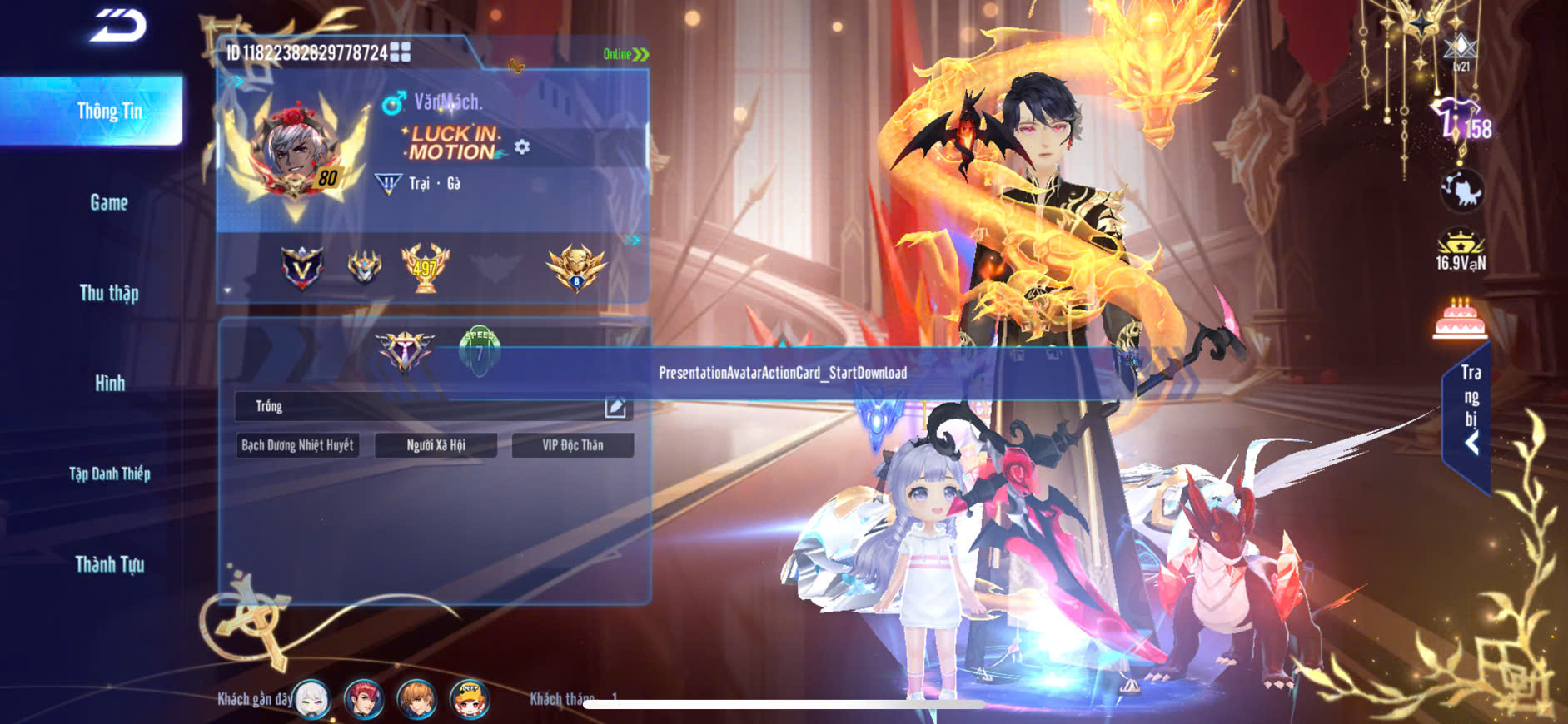This screenshot has height=724, width=1568.
Task: Open the white-haired recent visitor avatar
Action: click(x=312, y=699)
